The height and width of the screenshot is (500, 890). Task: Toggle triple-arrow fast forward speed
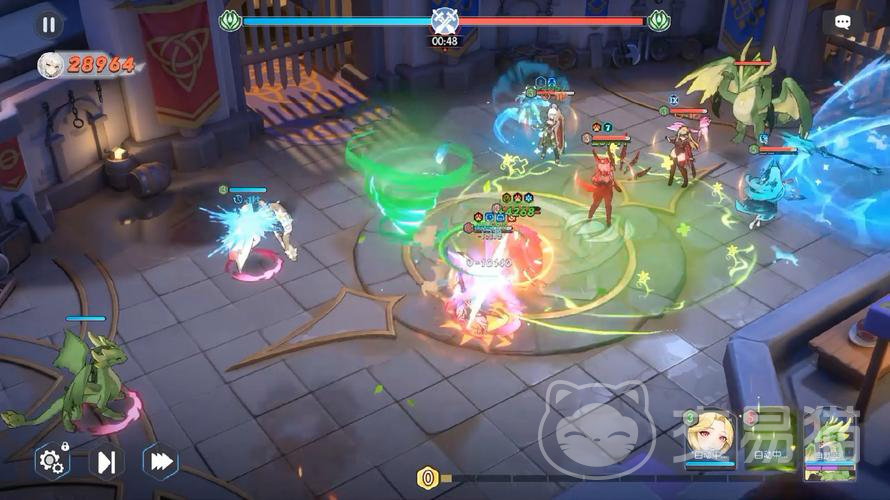coord(160,462)
